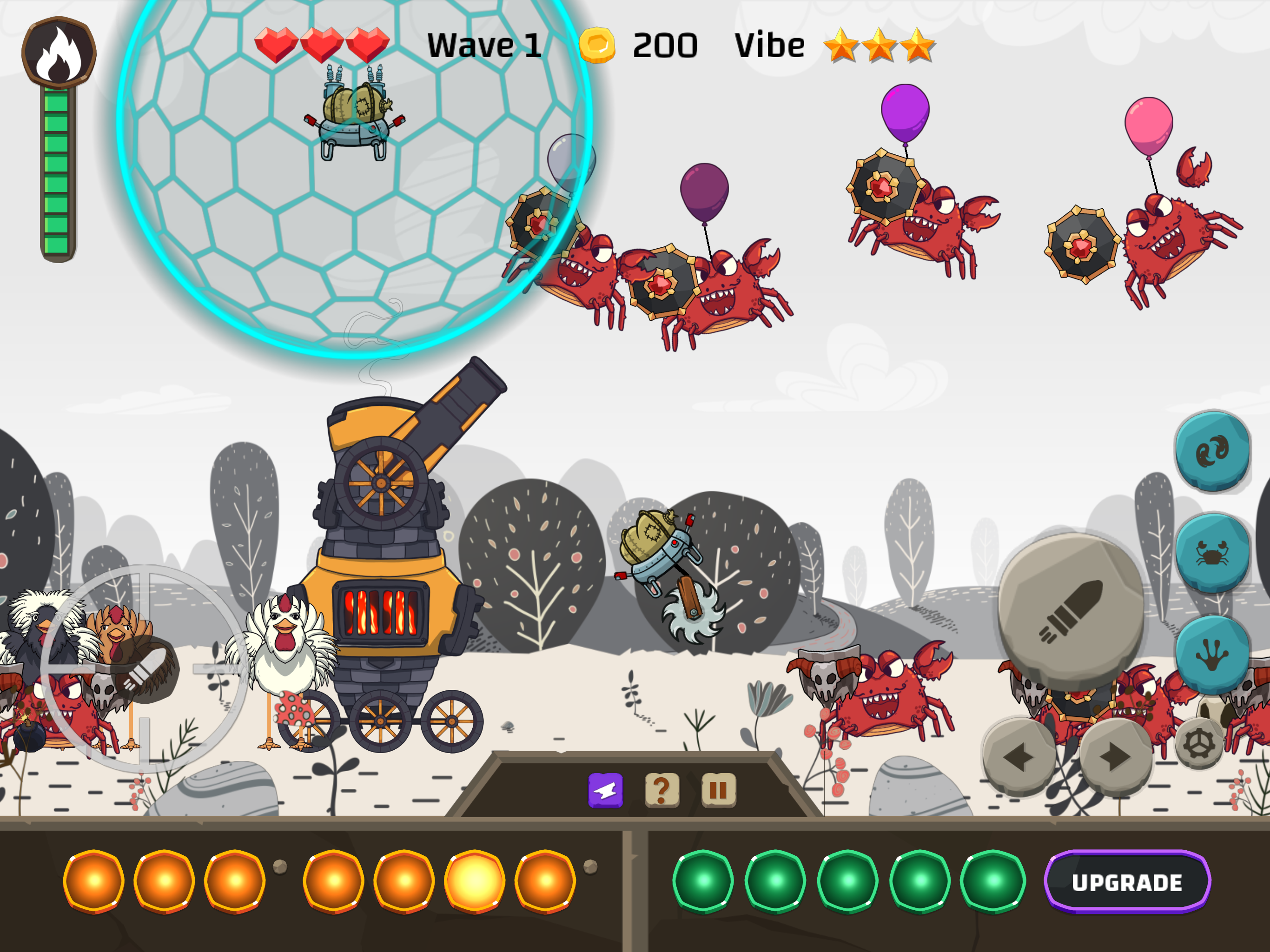Tap the flame icon above the power meter
This screenshot has height=952, width=1270.
(58, 52)
